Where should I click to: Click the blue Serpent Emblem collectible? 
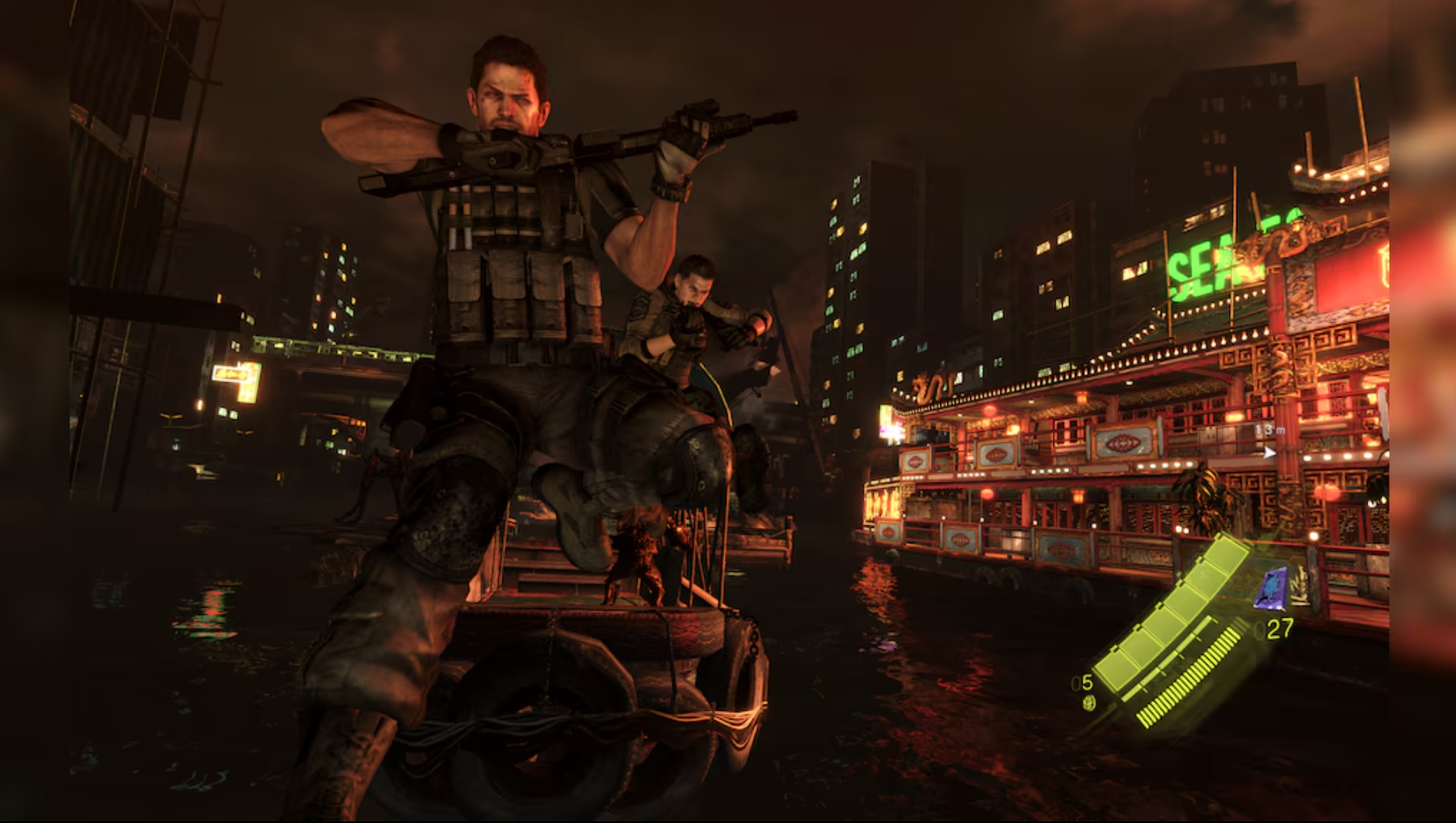pos(1270,588)
